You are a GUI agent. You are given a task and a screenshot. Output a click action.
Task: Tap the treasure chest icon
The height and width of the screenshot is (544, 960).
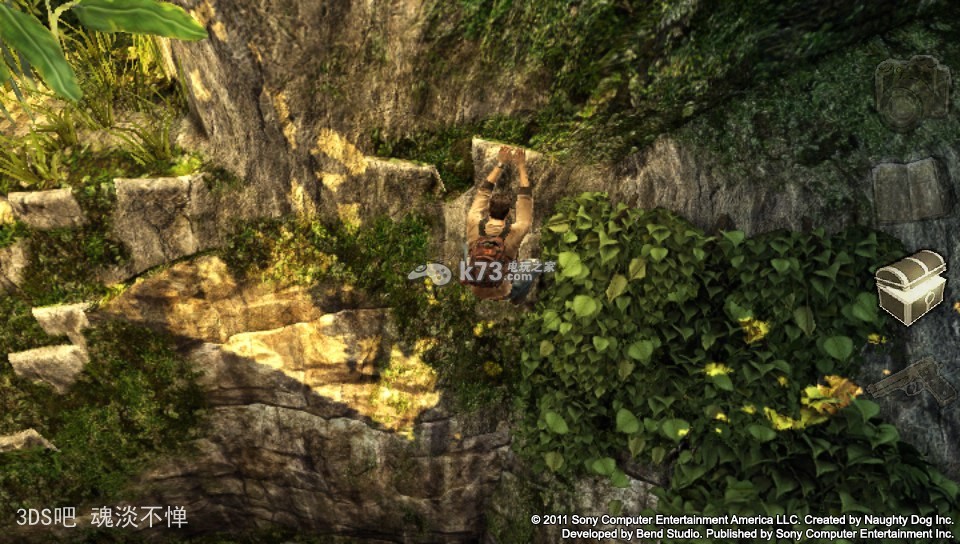(x=910, y=286)
